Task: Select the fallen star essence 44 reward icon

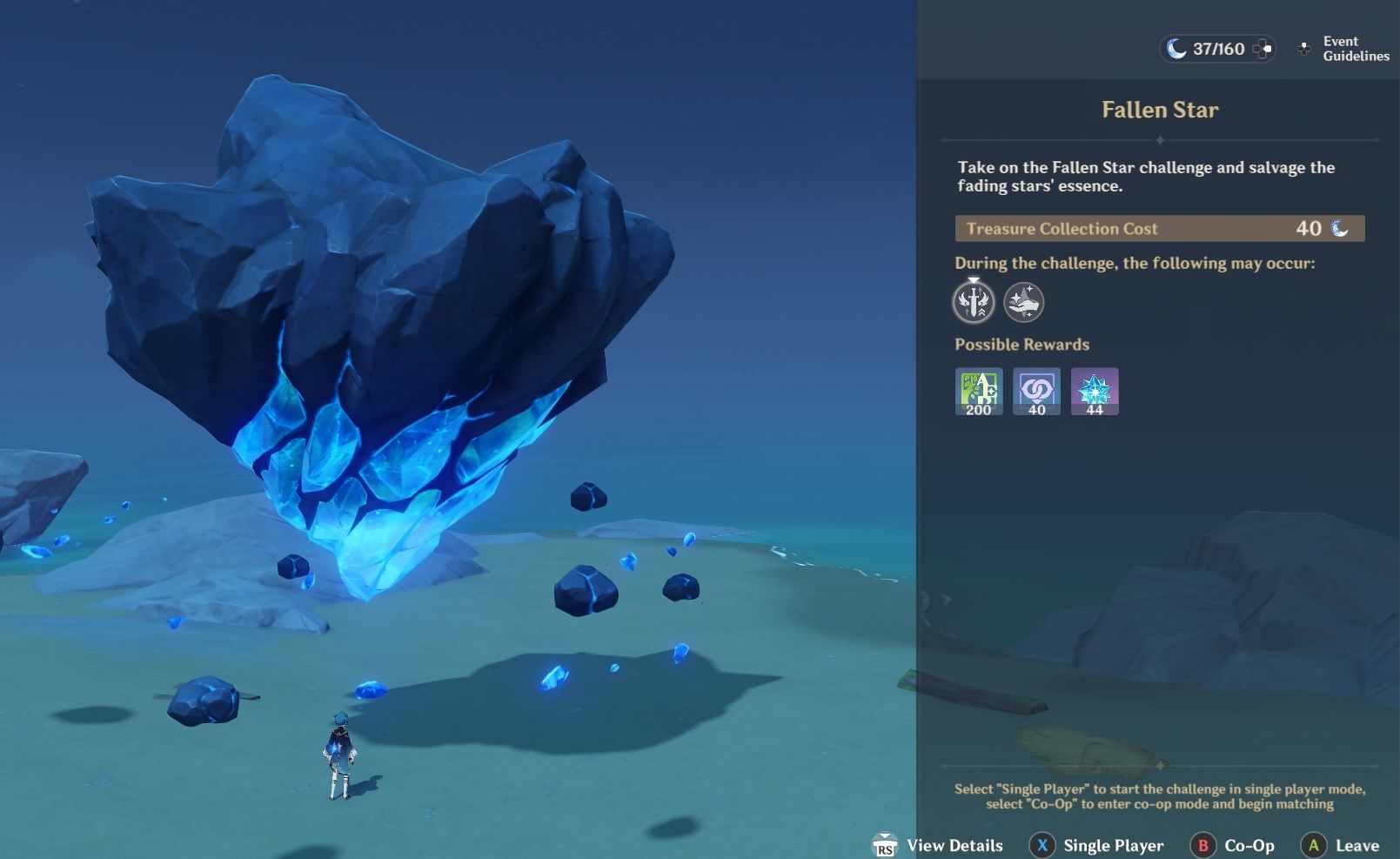Action: [1095, 391]
